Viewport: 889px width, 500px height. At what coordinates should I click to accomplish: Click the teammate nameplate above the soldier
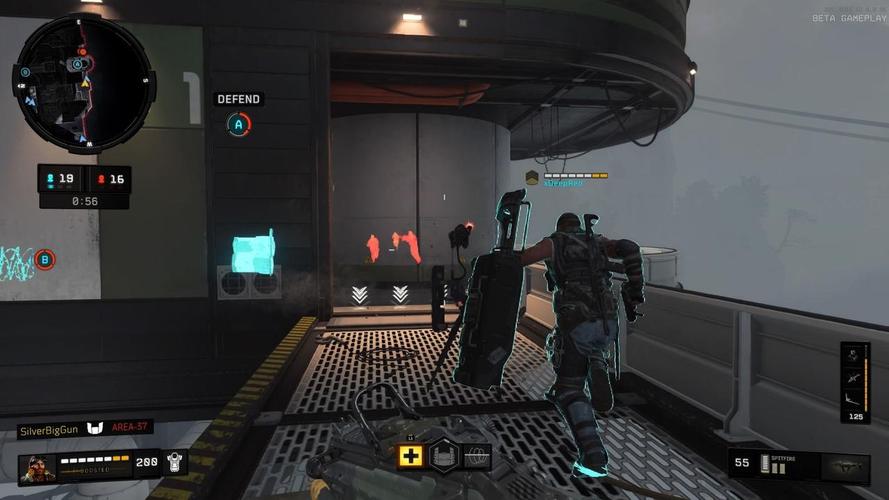(566, 178)
